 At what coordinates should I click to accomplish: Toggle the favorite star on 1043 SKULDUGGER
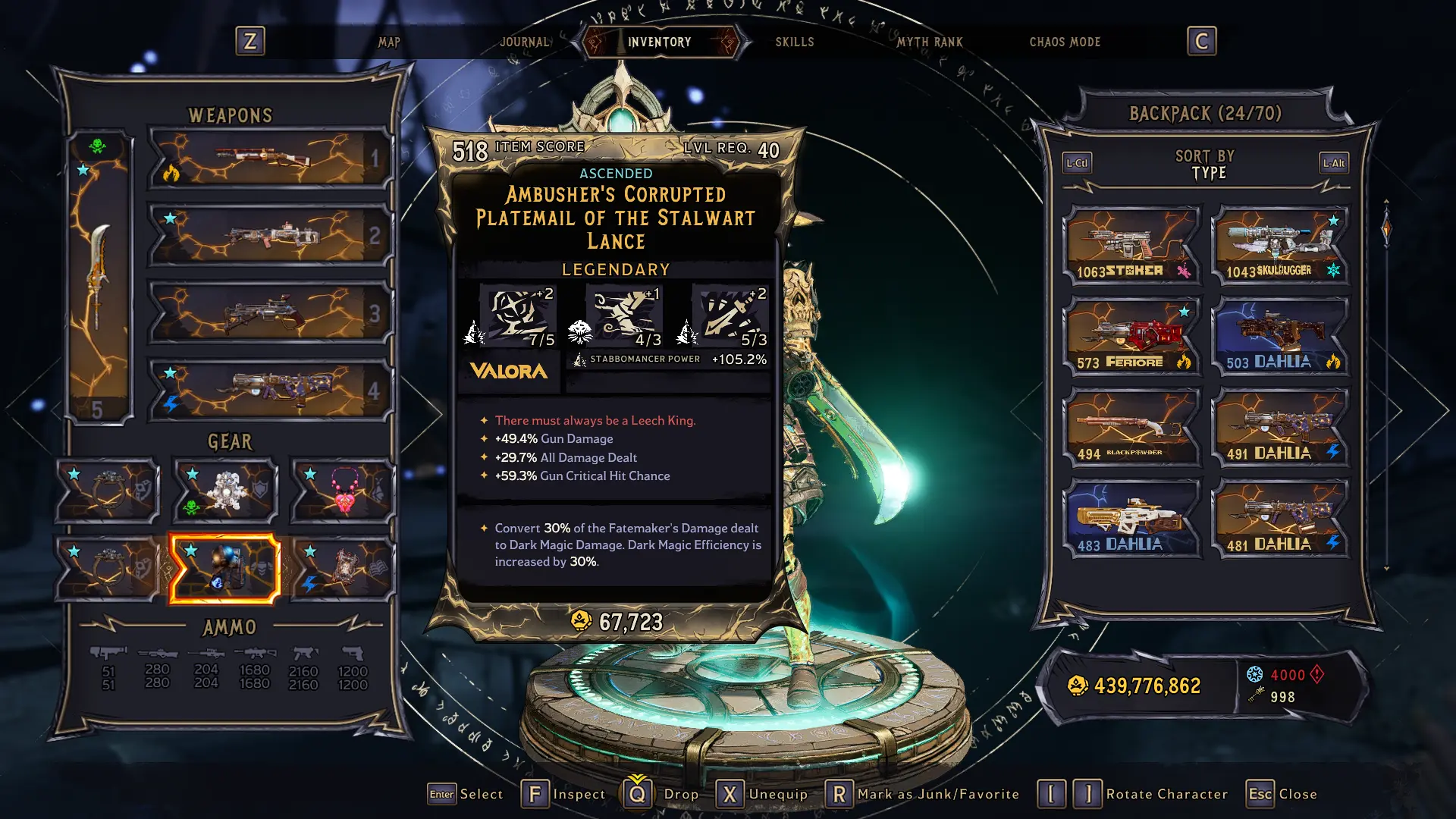[x=1332, y=220]
